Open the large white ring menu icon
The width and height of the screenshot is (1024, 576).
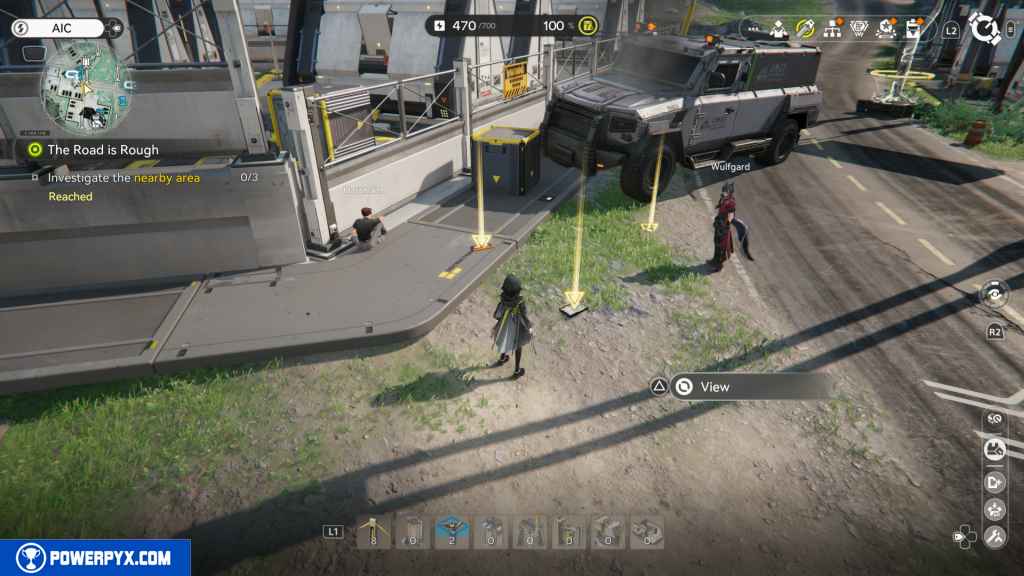pos(986,28)
